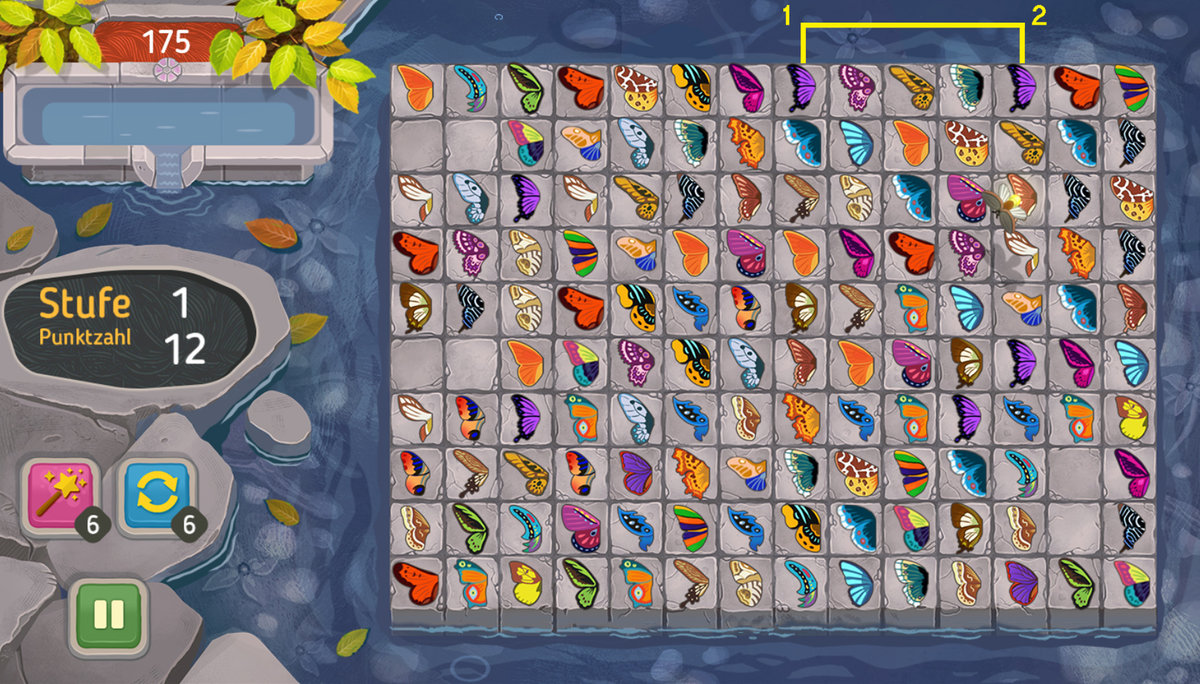Select the purple wing tile marked 1
The height and width of the screenshot is (684, 1200).
(802, 89)
